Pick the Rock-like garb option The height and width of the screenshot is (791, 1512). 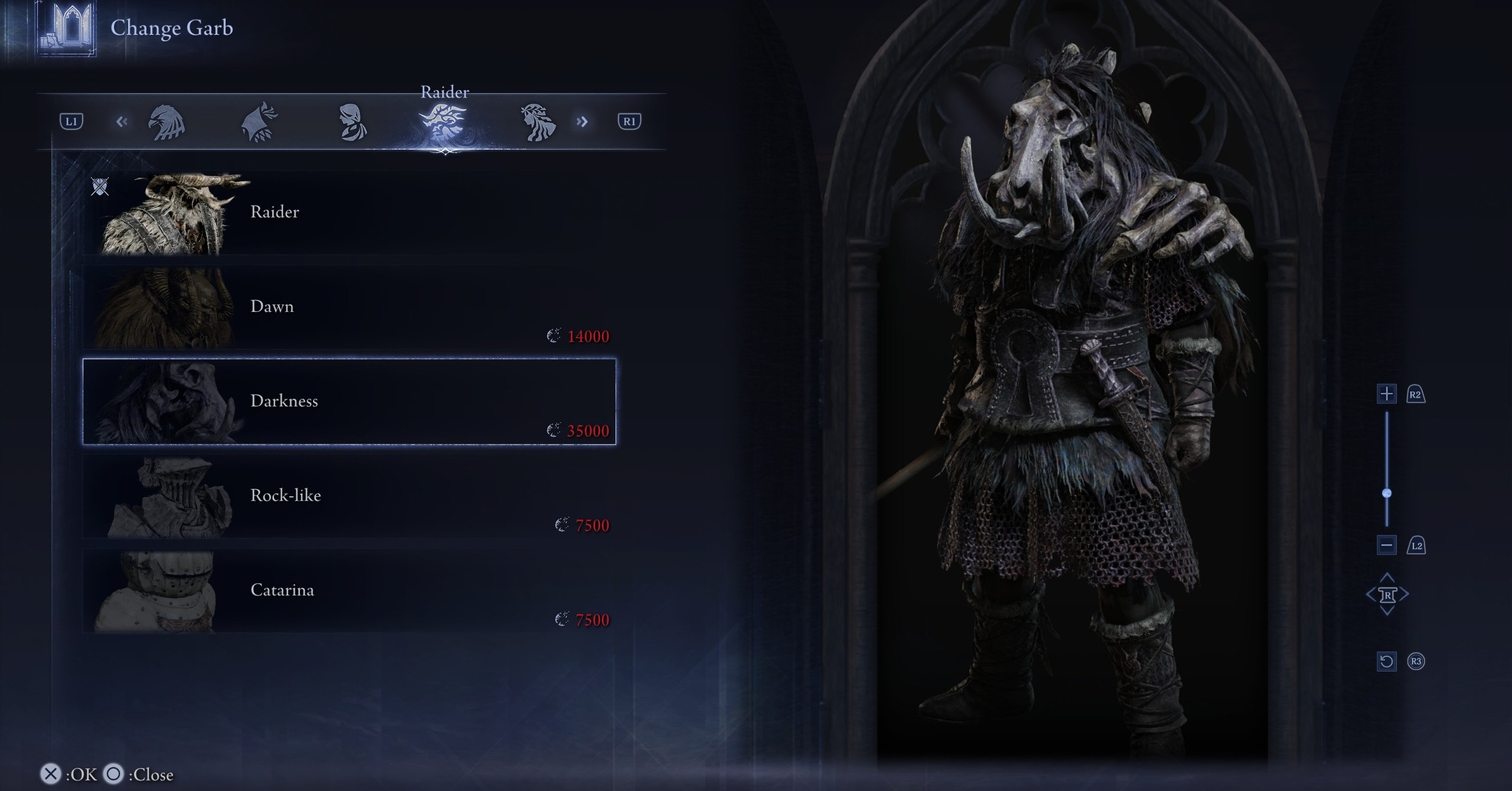pyautogui.click(x=348, y=496)
